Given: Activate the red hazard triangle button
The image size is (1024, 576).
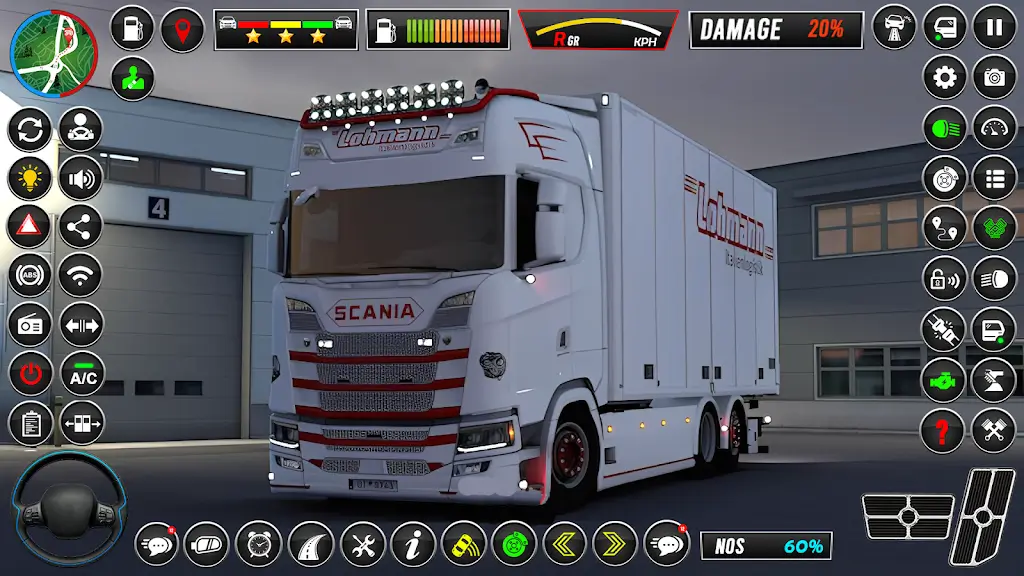Looking at the screenshot, I should 30,227.
